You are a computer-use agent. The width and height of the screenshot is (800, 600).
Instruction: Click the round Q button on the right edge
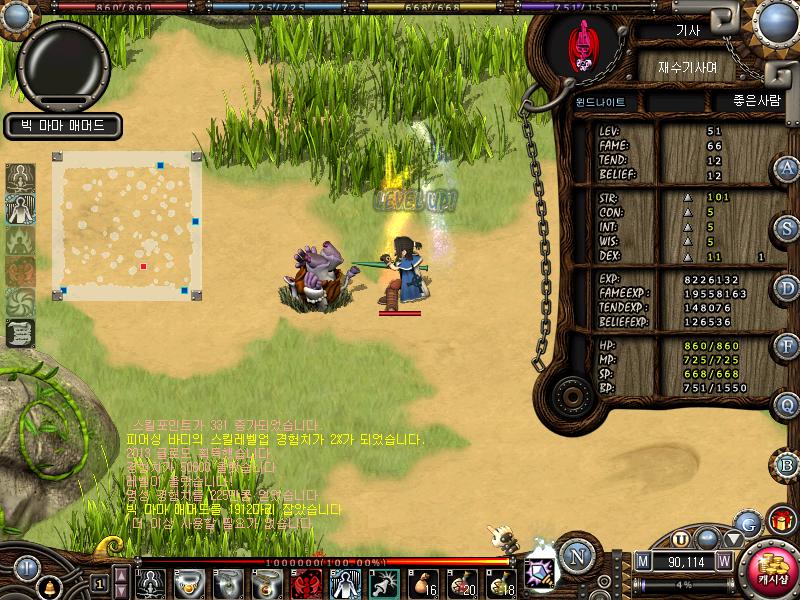788,405
